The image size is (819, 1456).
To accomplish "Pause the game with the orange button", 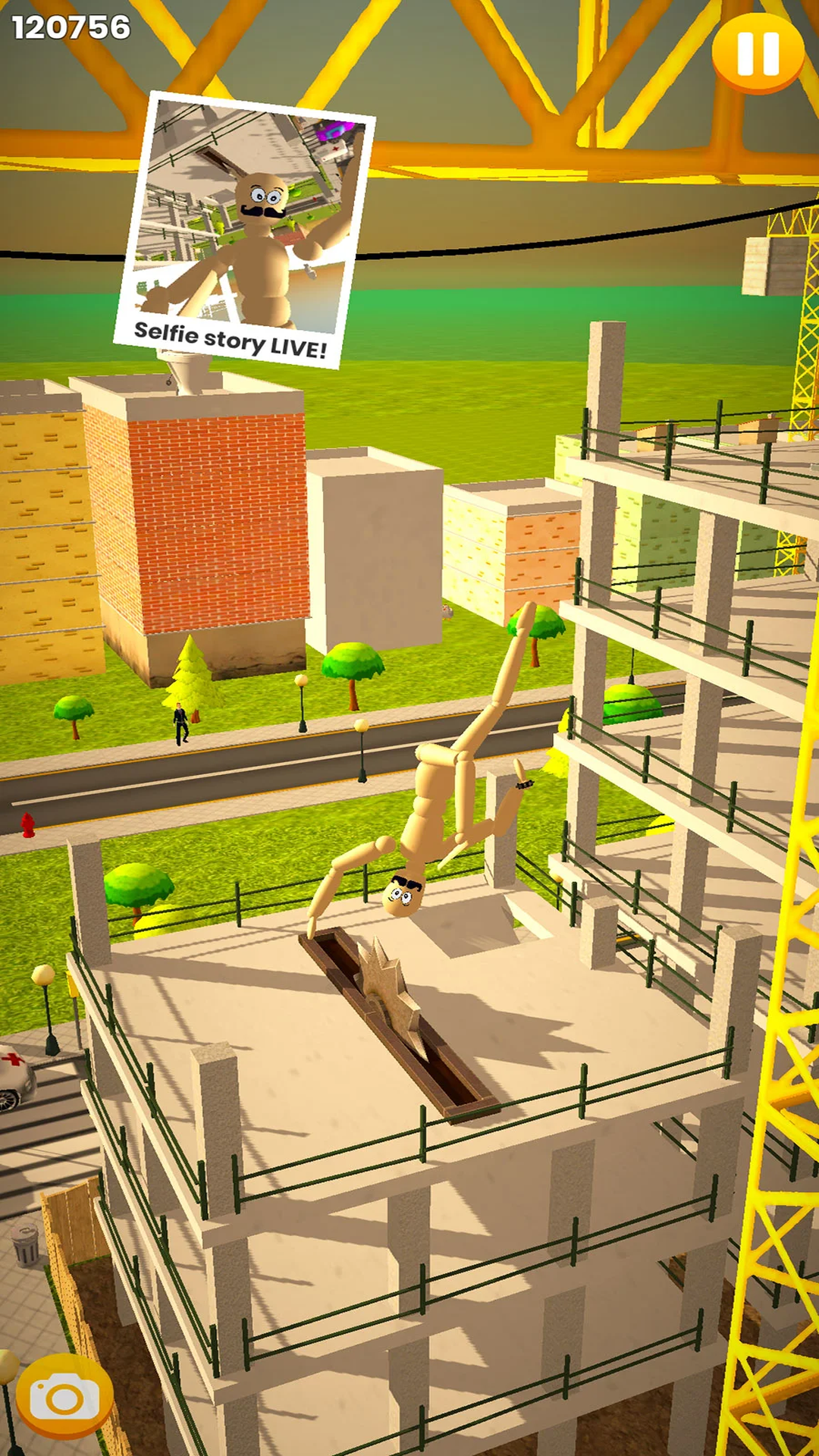I will tap(758, 53).
